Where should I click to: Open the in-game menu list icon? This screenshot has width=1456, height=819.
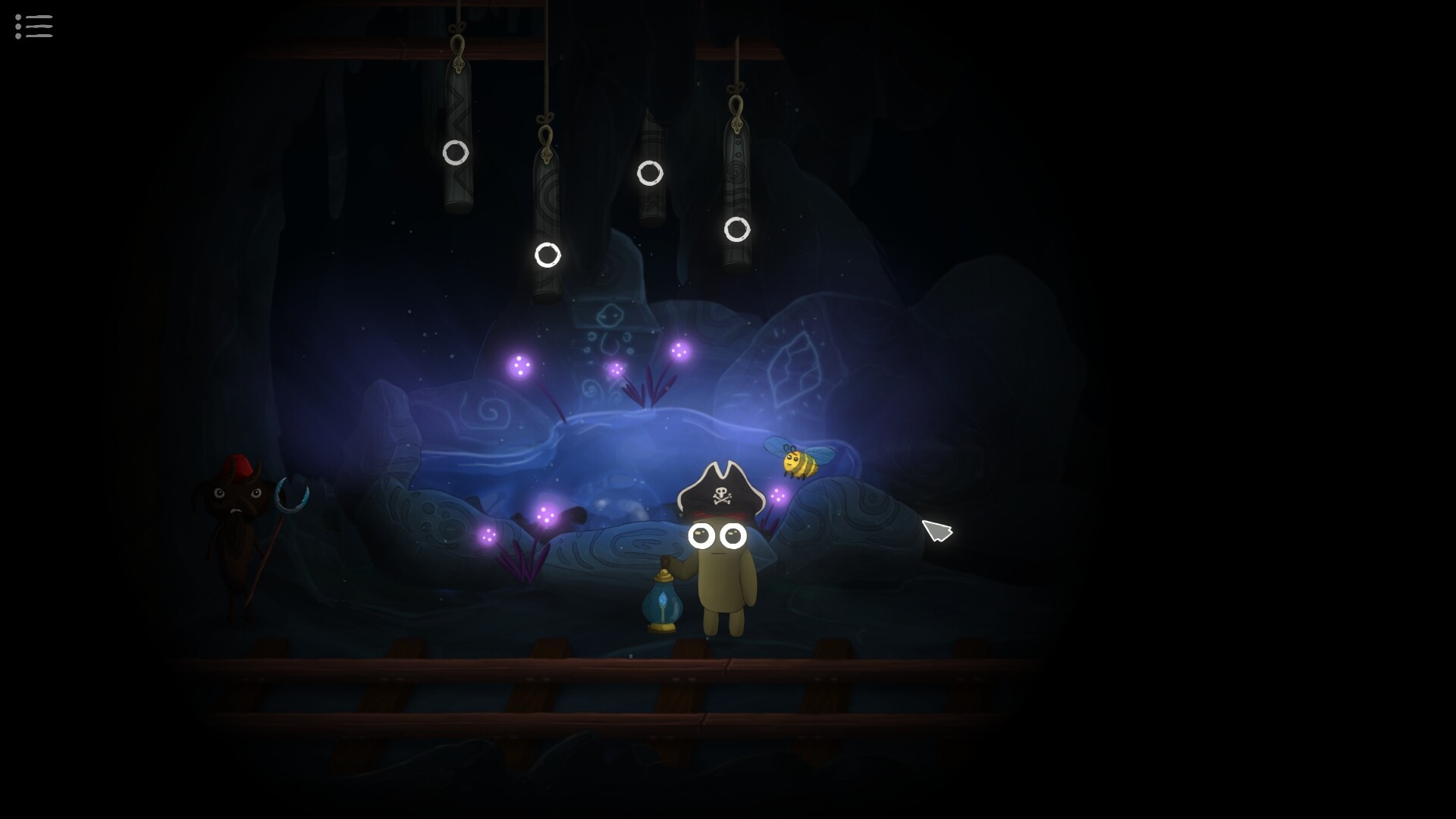(x=33, y=27)
